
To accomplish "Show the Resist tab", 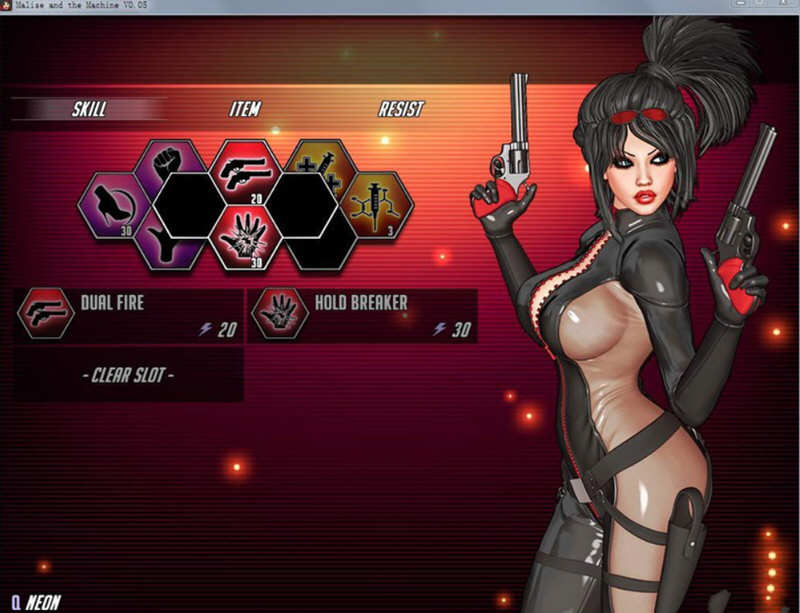I will click(x=400, y=109).
